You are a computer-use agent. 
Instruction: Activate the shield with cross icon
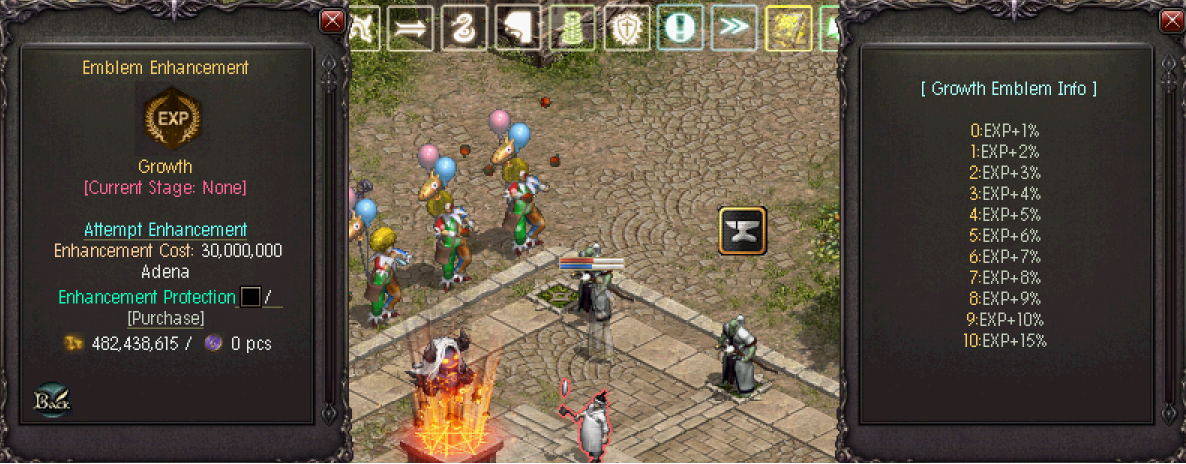pos(626,29)
